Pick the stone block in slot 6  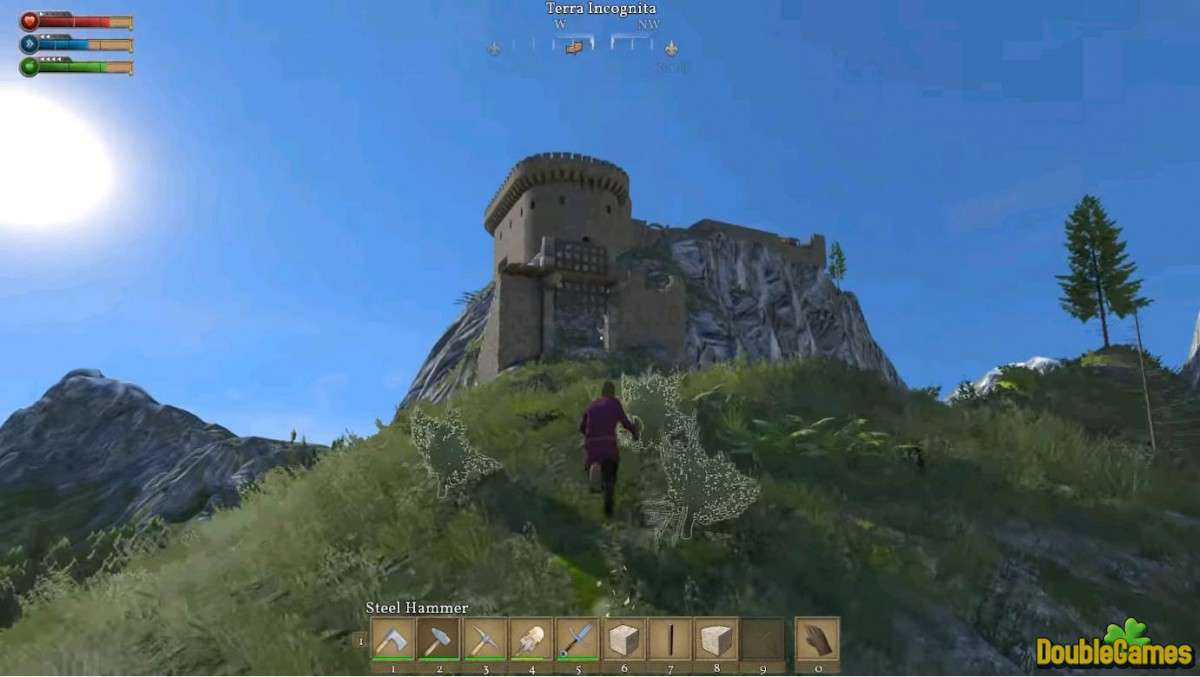[x=623, y=639]
